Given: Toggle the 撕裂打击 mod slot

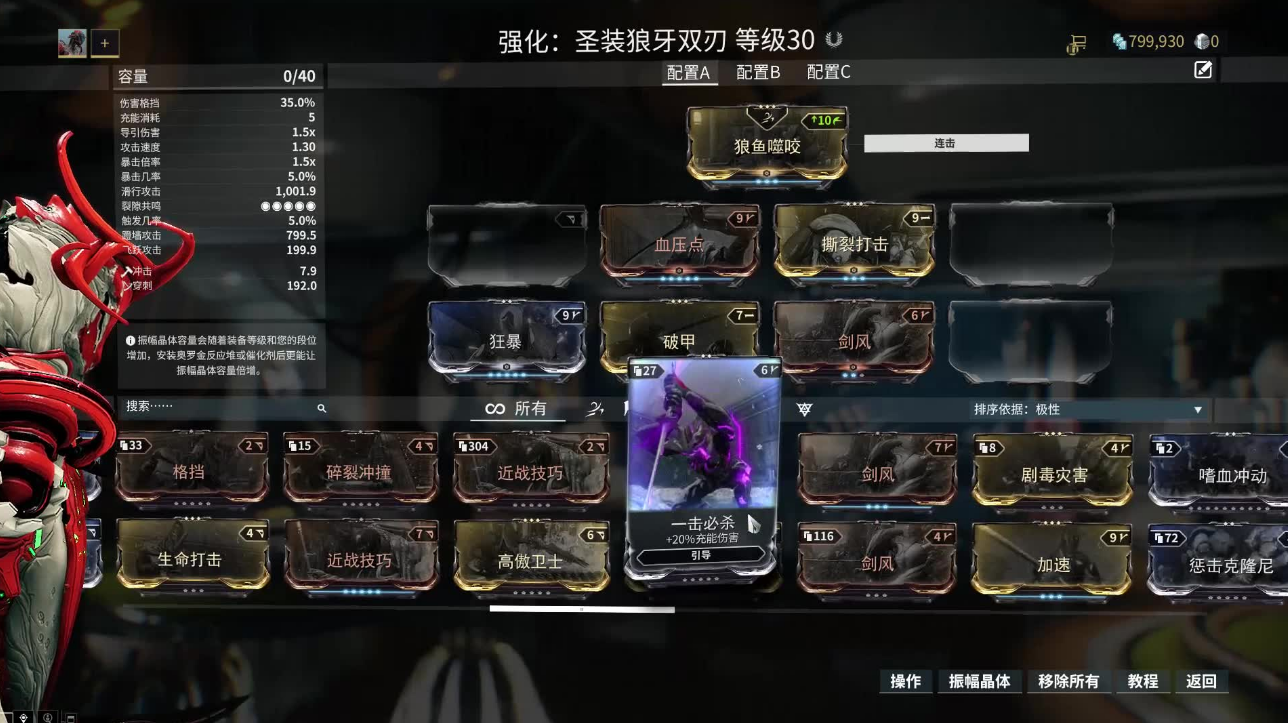Looking at the screenshot, I should (852, 244).
